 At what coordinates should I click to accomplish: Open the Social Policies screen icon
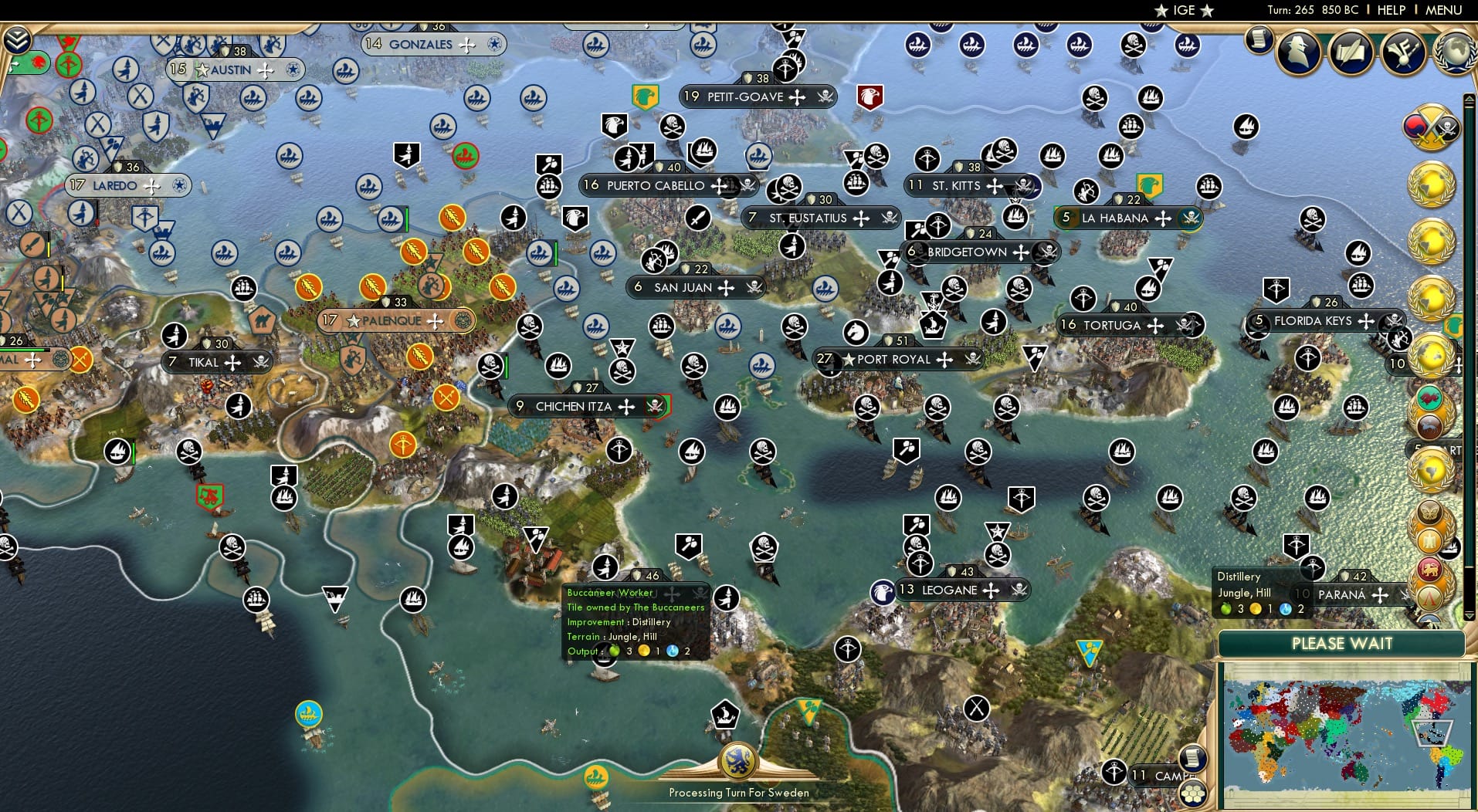click(1352, 52)
